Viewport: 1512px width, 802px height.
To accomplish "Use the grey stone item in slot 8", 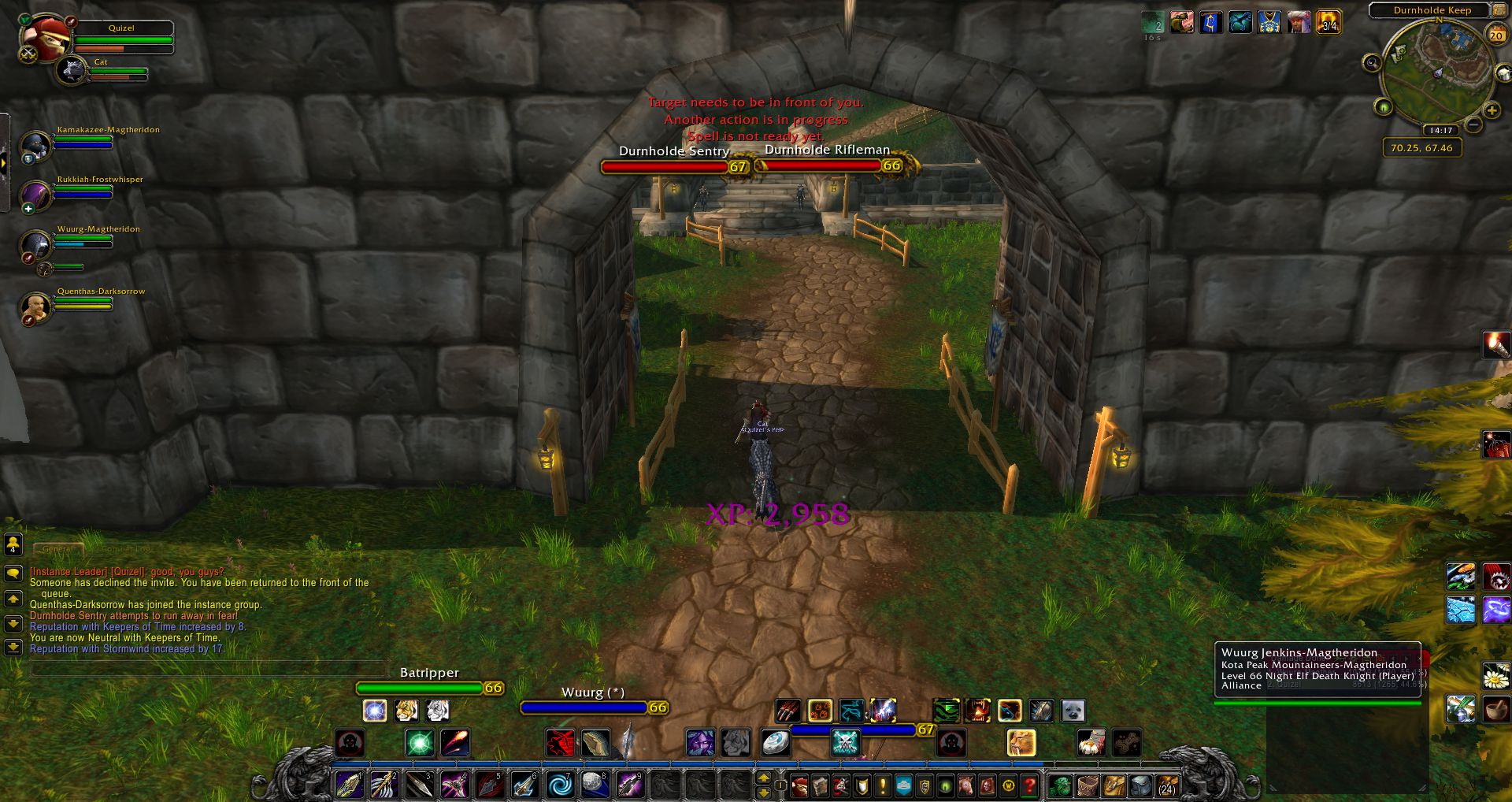I will click(595, 785).
